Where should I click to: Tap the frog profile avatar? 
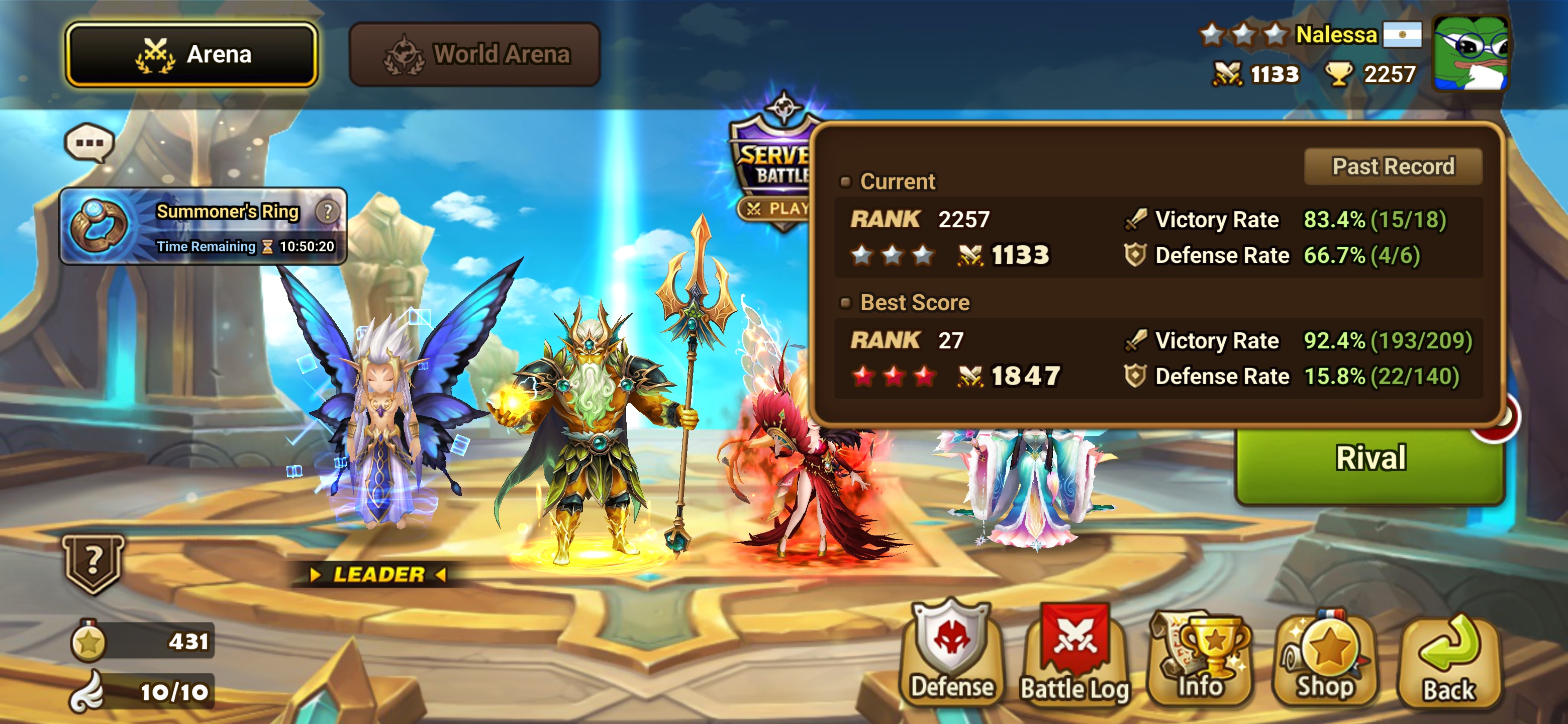[1471, 54]
